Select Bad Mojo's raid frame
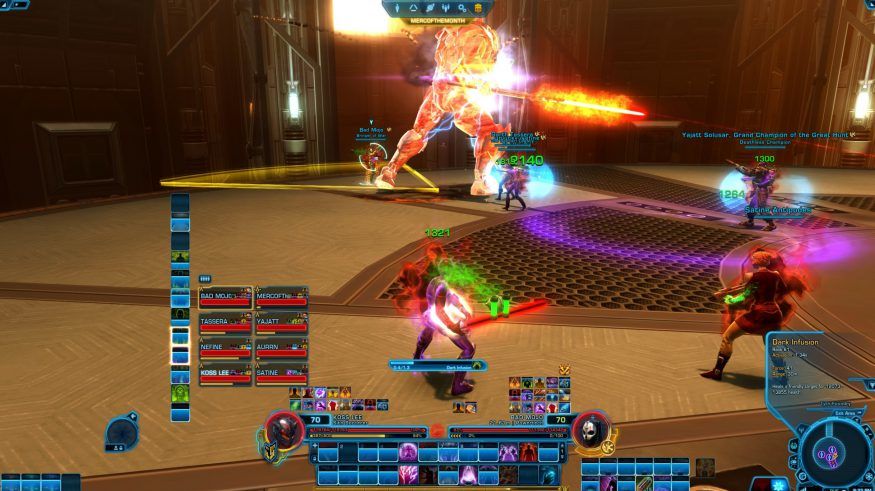The width and height of the screenshot is (875, 491). point(225,298)
